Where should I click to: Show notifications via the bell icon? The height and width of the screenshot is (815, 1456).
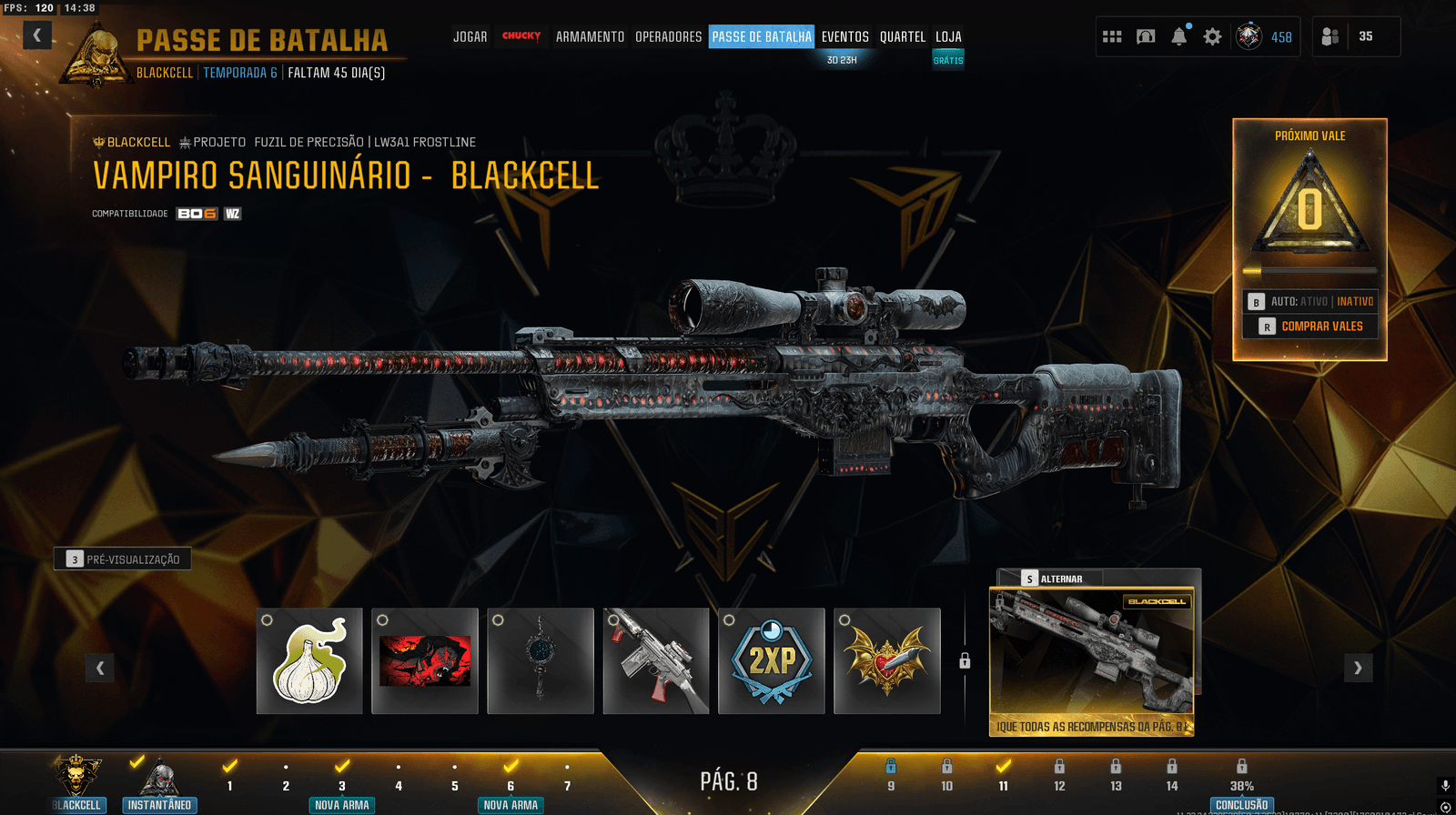(1179, 36)
